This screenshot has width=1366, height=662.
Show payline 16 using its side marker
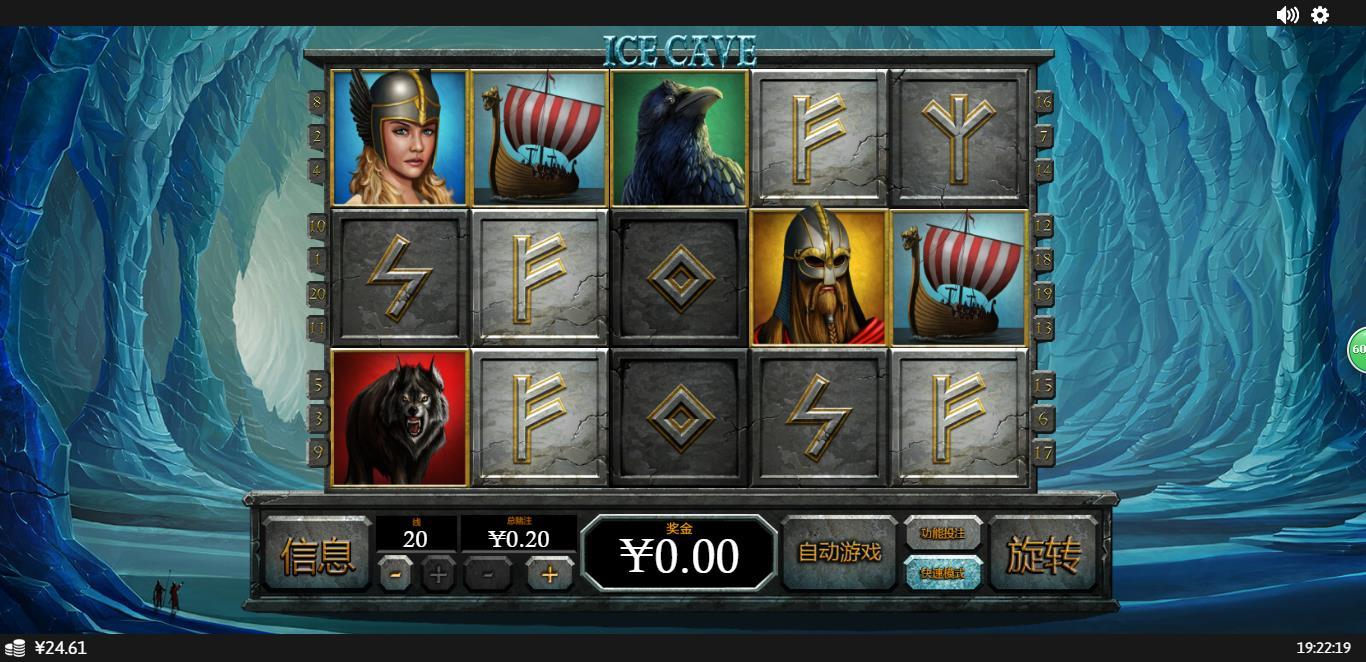1044,102
